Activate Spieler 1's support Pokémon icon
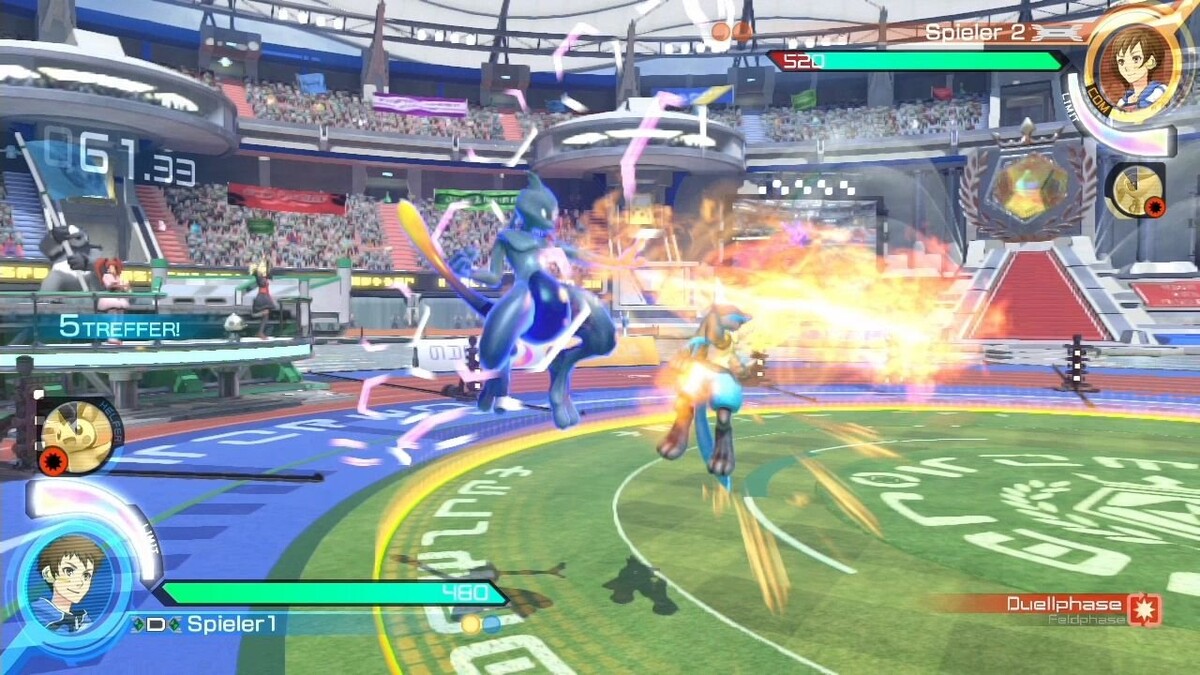 (x=76, y=436)
